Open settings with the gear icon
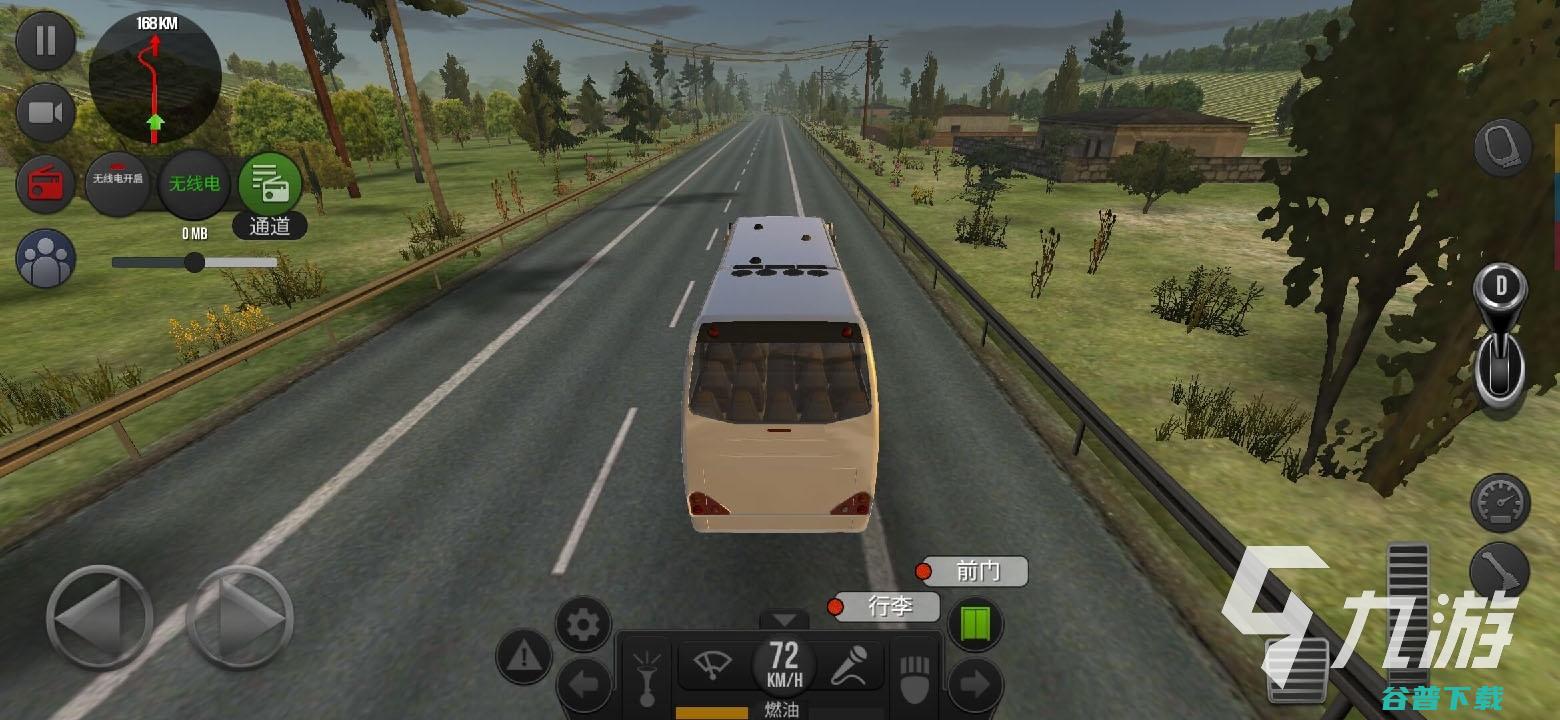 click(583, 625)
